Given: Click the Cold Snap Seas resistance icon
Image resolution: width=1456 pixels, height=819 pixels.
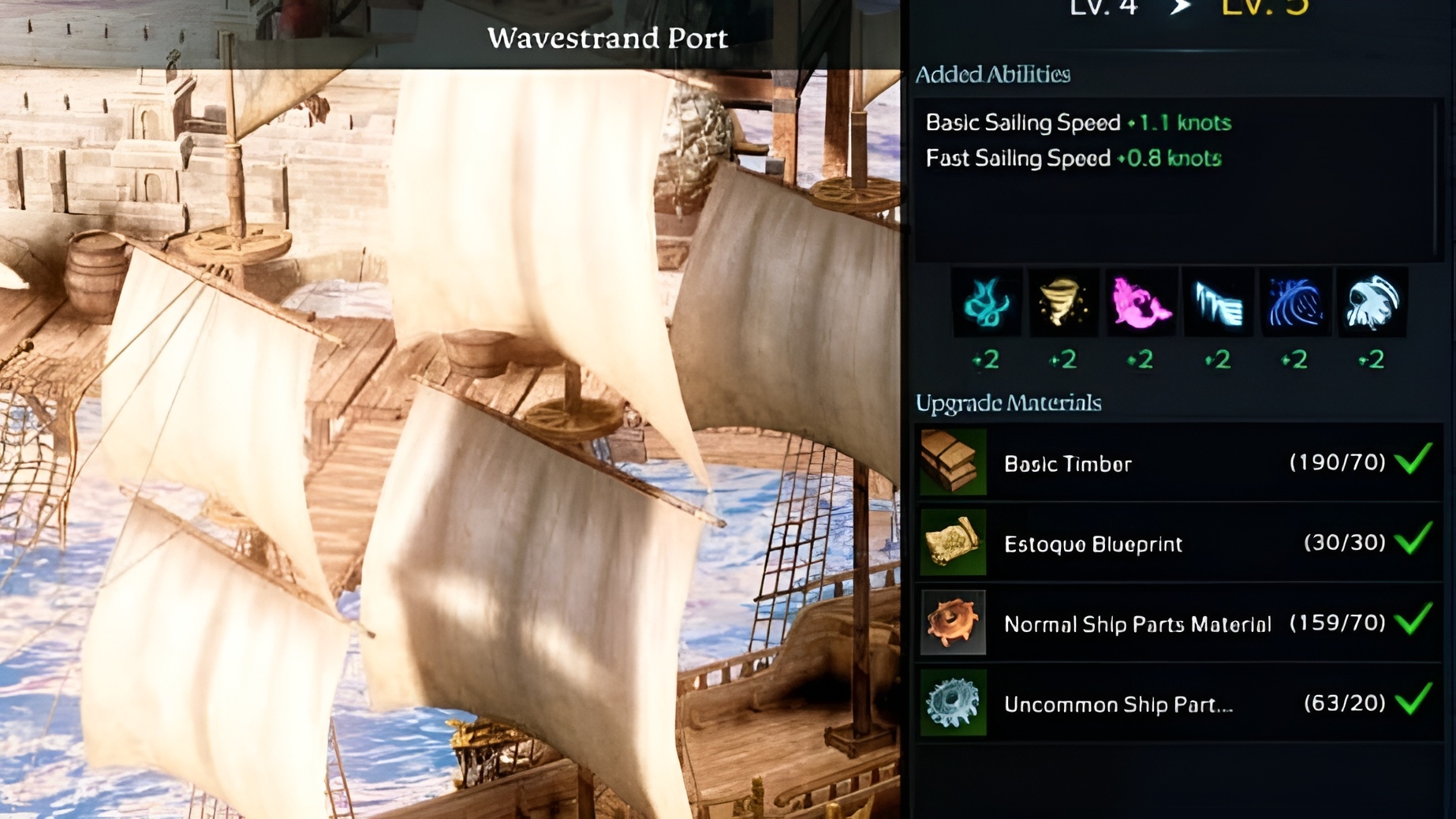Looking at the screenshot, I should (x=1217, y=302).
